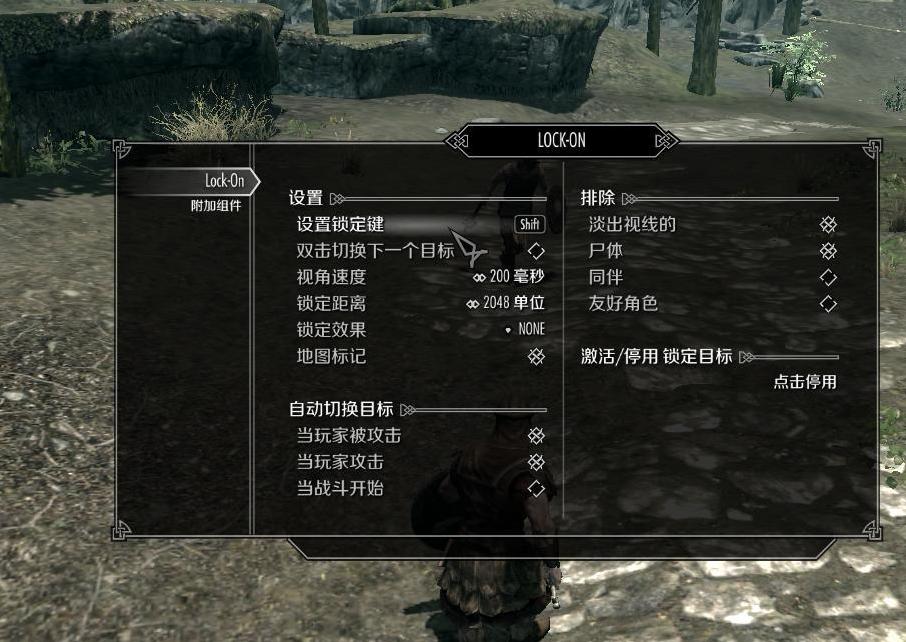Enable 当战斗开始 auto-switch
The width and height of the screenshot is (906, 642).
click(536, 488)
